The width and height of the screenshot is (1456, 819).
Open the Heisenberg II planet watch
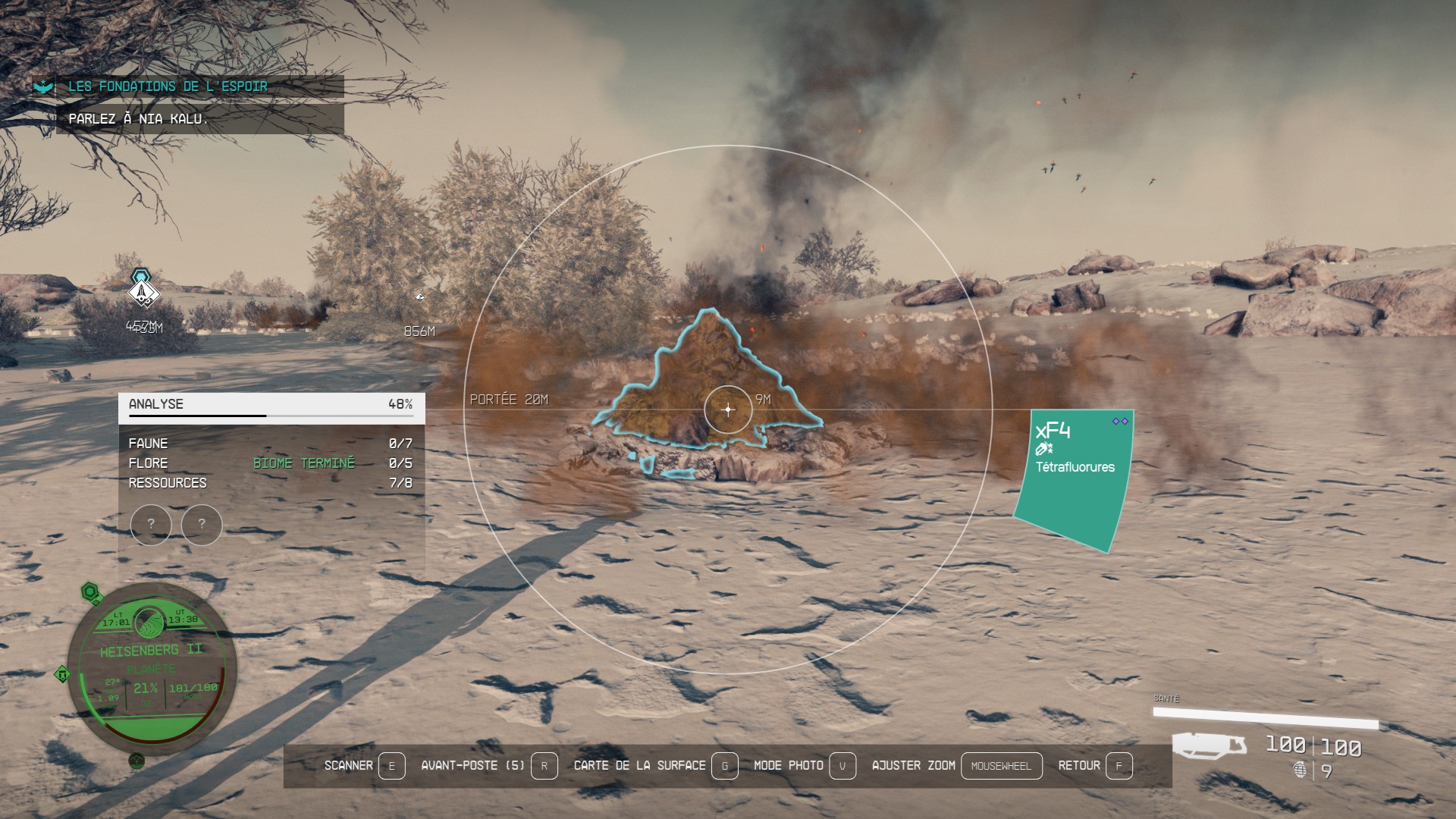152,669
